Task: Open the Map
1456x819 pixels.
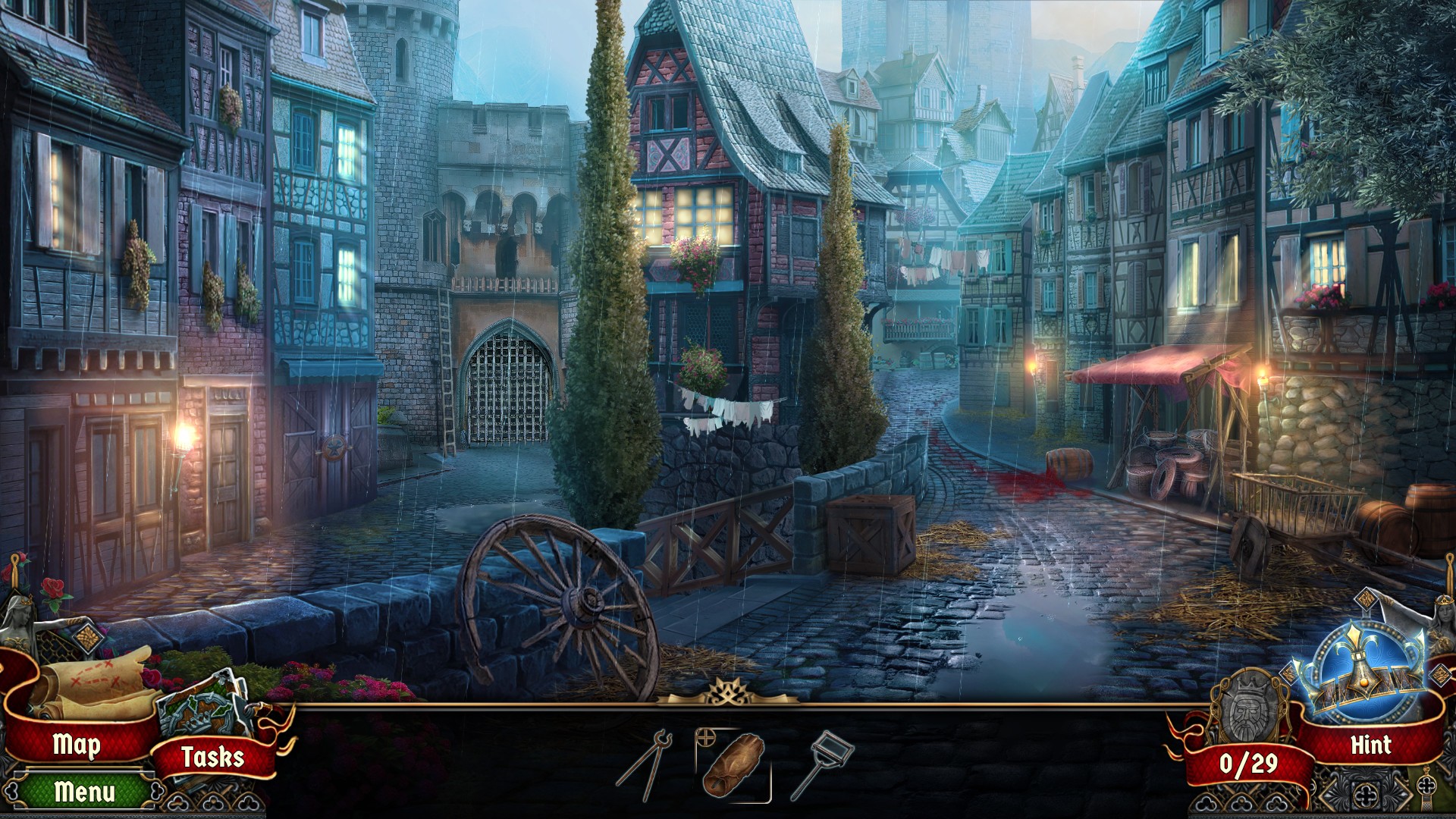Action: (x=76, y=745)
